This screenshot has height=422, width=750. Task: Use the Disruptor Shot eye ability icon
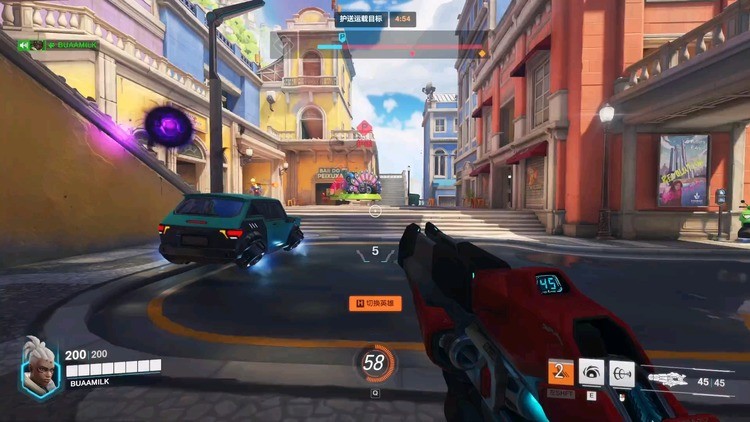pos(591,373)
